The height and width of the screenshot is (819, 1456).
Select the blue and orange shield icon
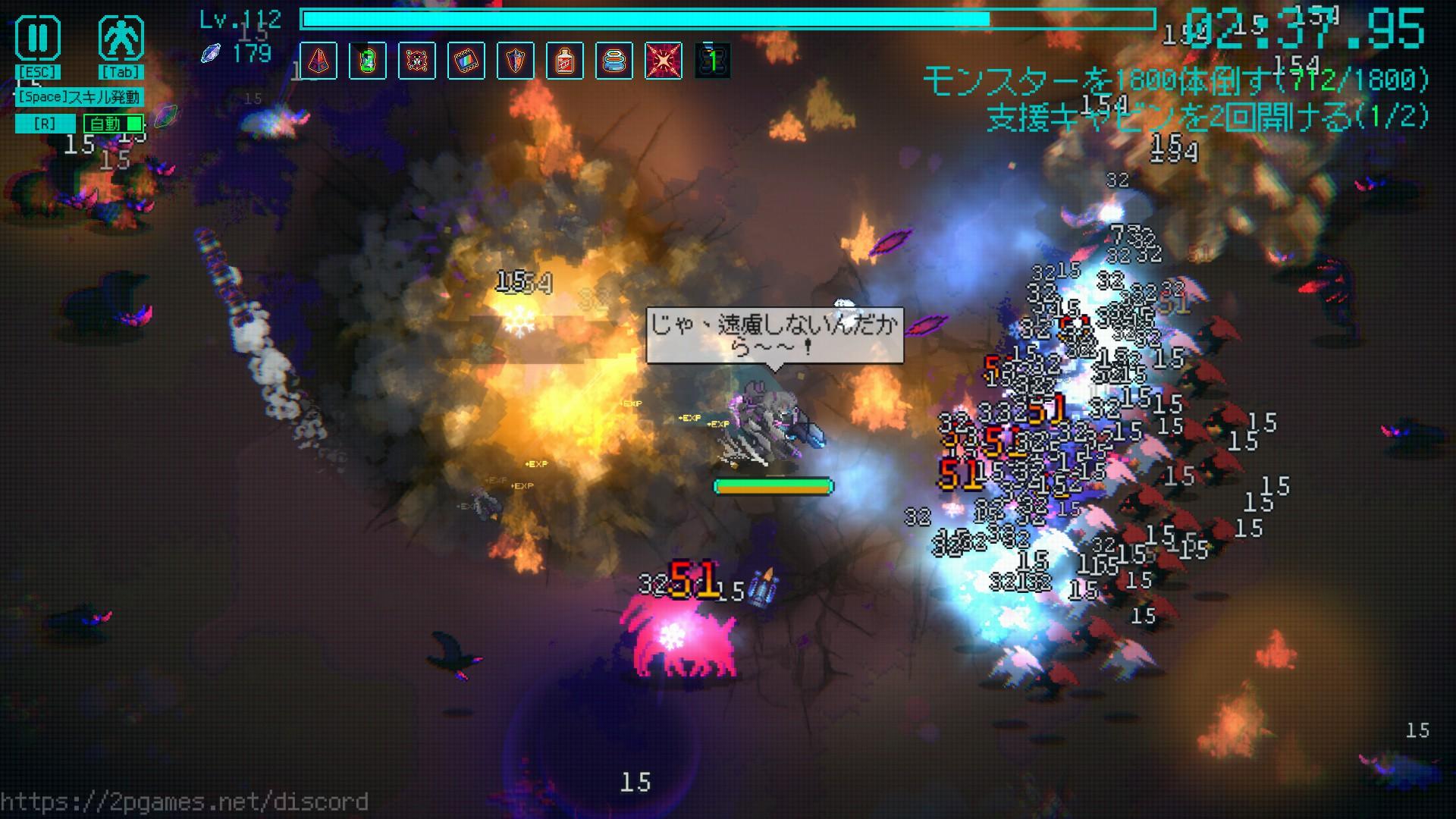(x=516, y=61)
